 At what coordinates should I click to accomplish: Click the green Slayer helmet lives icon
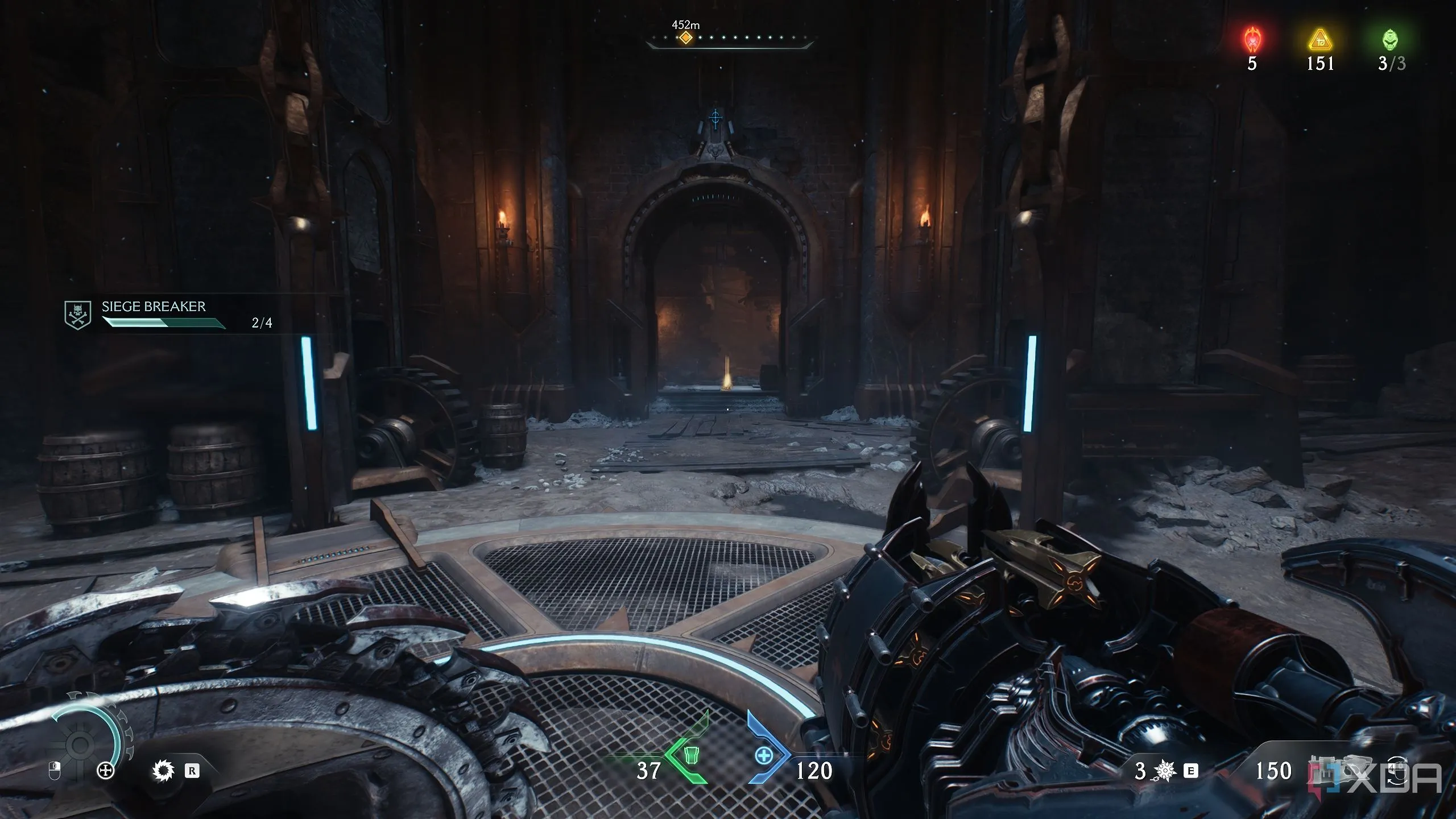point(1390,39)
